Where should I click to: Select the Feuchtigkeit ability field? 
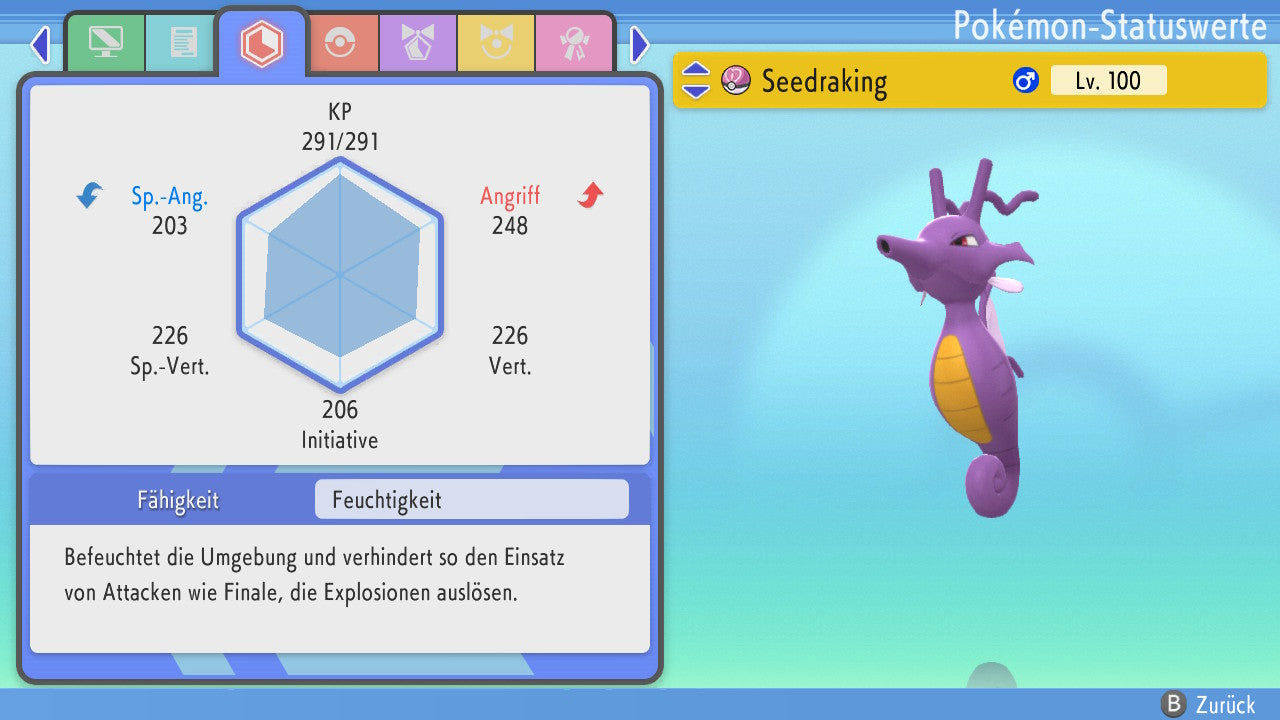[471, 500]
